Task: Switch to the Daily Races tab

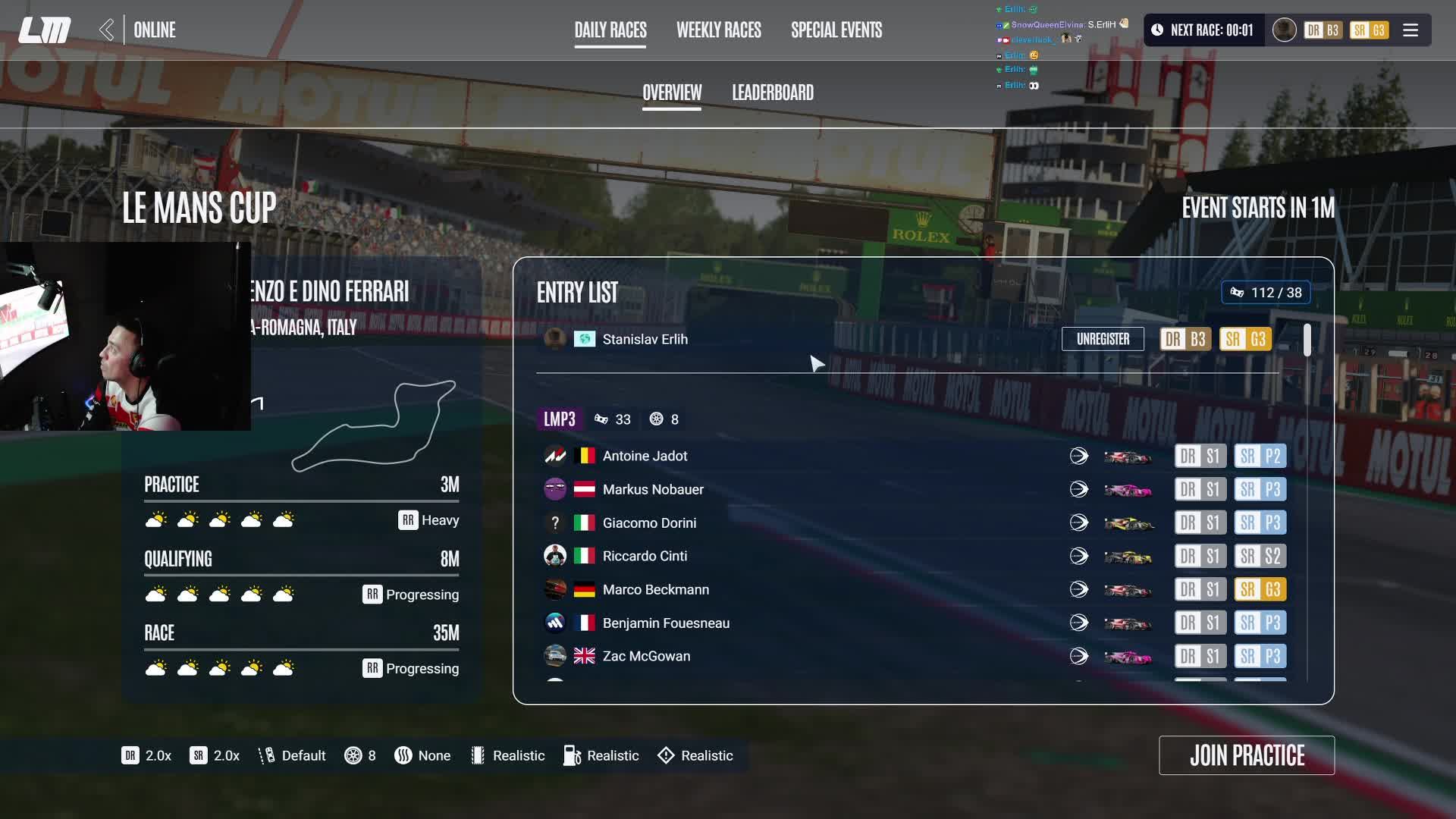Action: pos(610,30)
